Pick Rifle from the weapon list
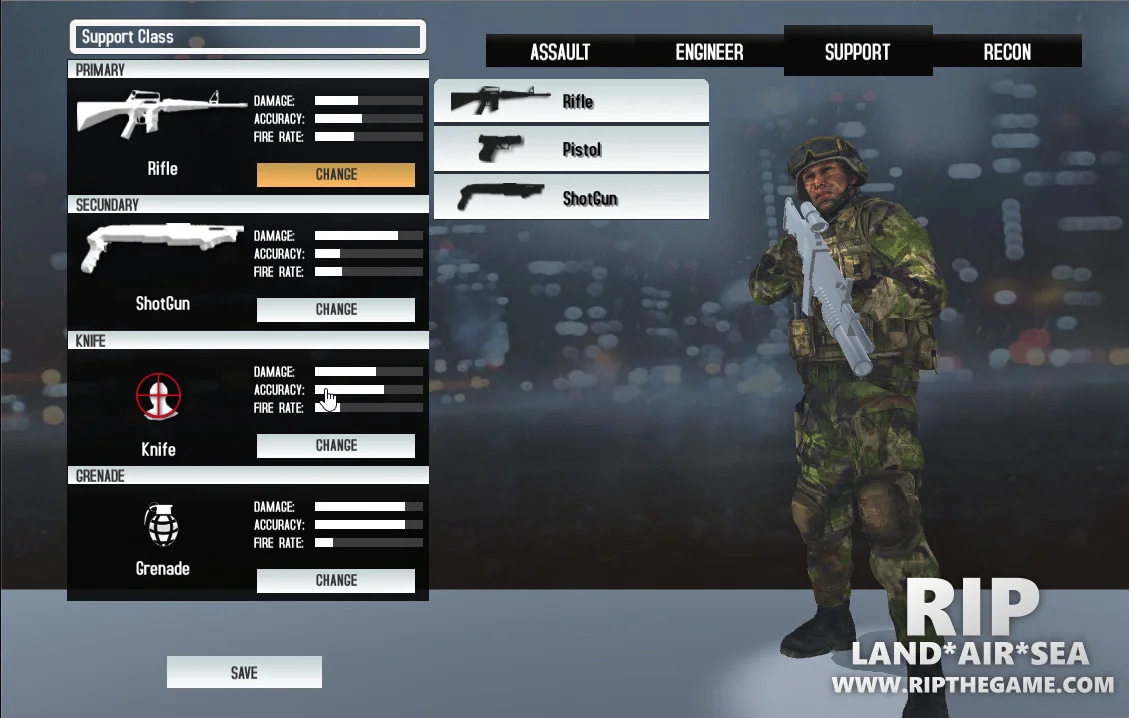1129x718 pixels. (x=571, y=101)
